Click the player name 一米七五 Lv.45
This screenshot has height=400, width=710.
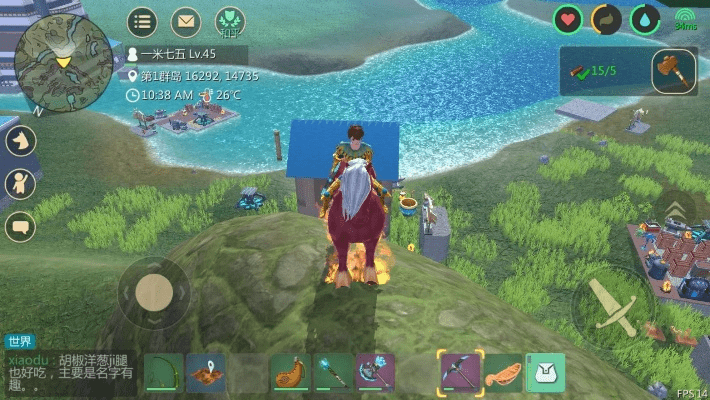coord(178,54)
